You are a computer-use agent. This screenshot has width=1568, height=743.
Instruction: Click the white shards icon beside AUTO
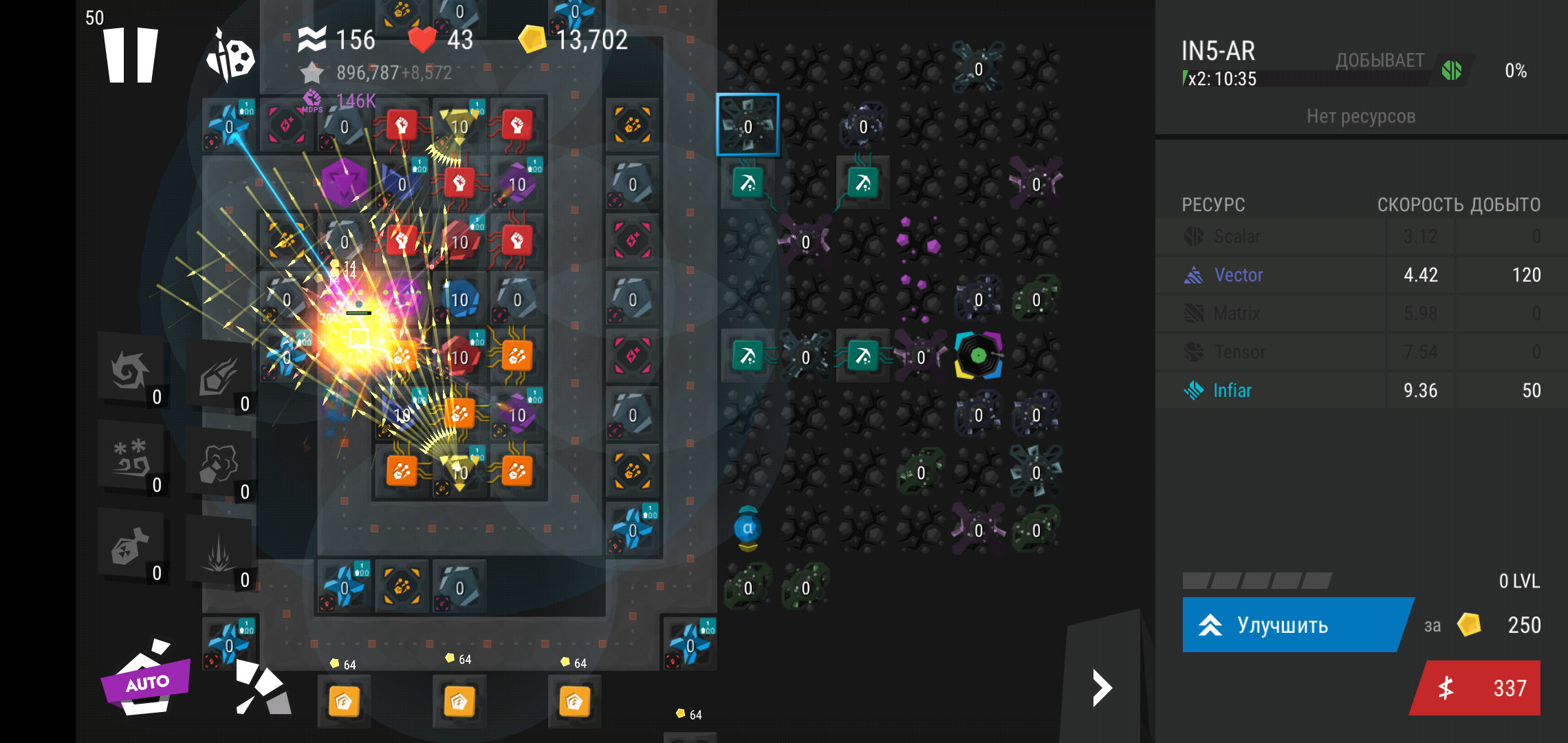(x=262, y=688)
